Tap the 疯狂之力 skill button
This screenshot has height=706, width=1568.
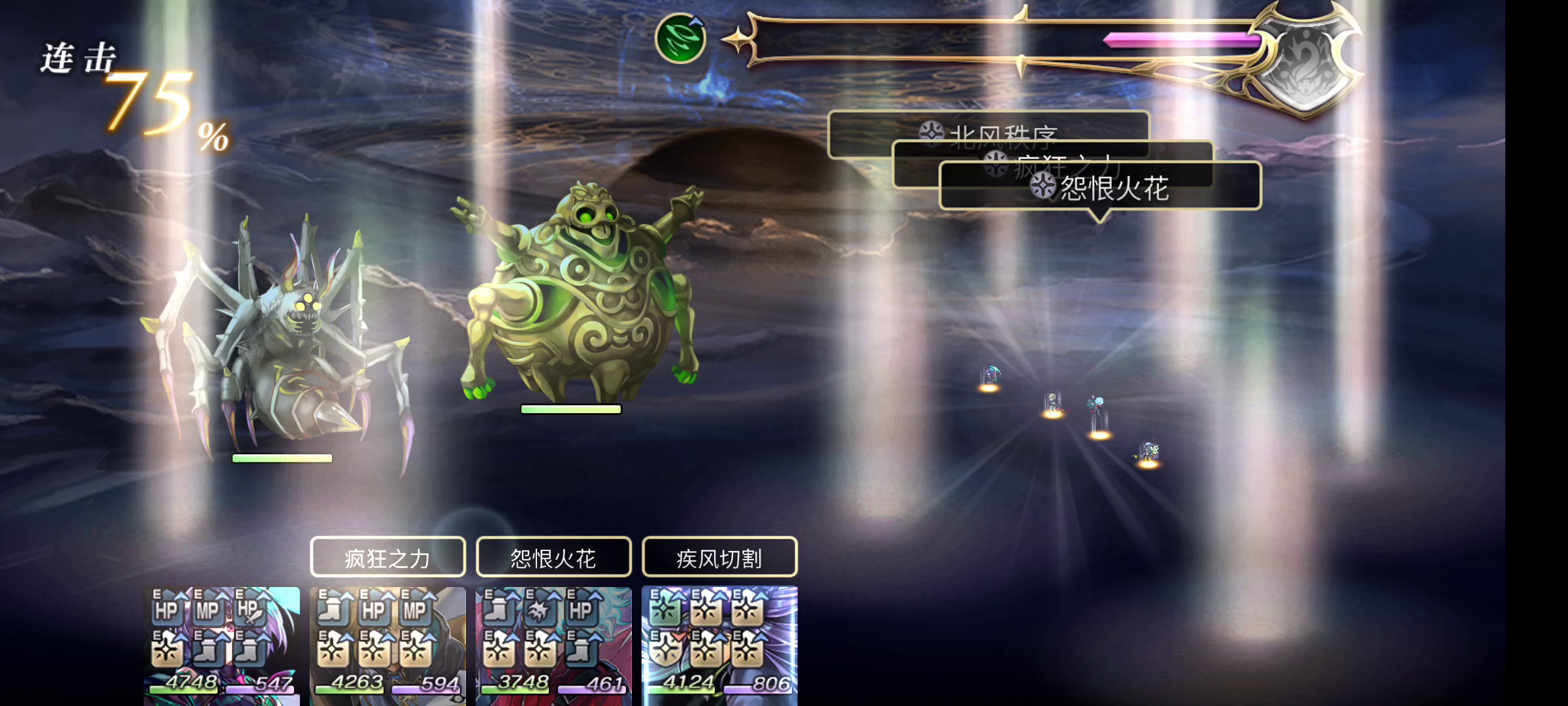tap(389, 558)
